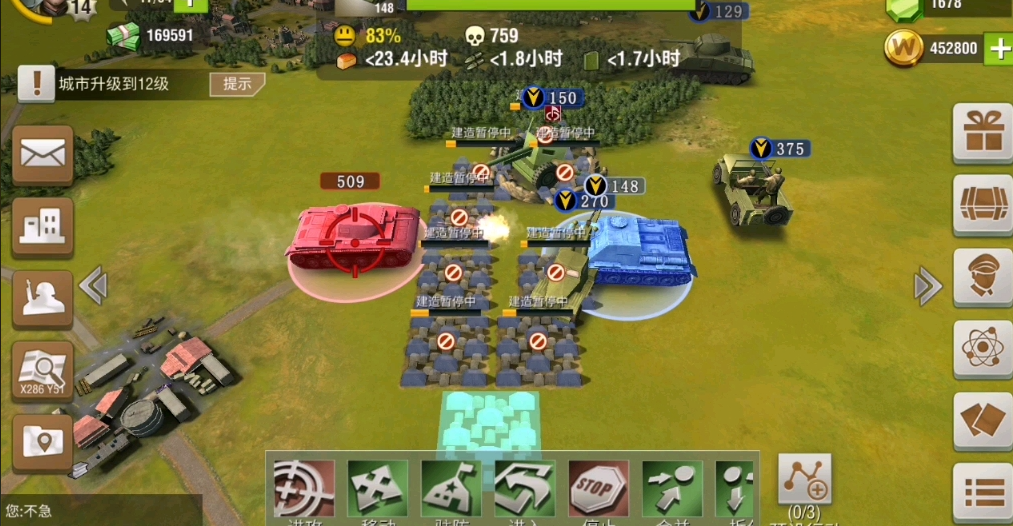Collapse the left sidebar with the double arrow

click(93, 286)
